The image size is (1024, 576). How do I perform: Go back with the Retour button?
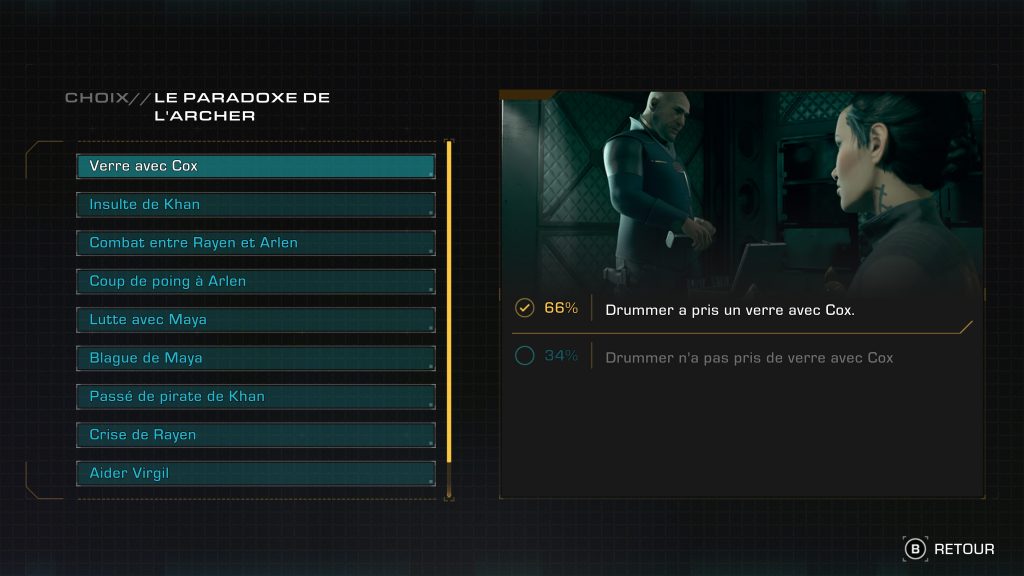(x=950, y=549)
